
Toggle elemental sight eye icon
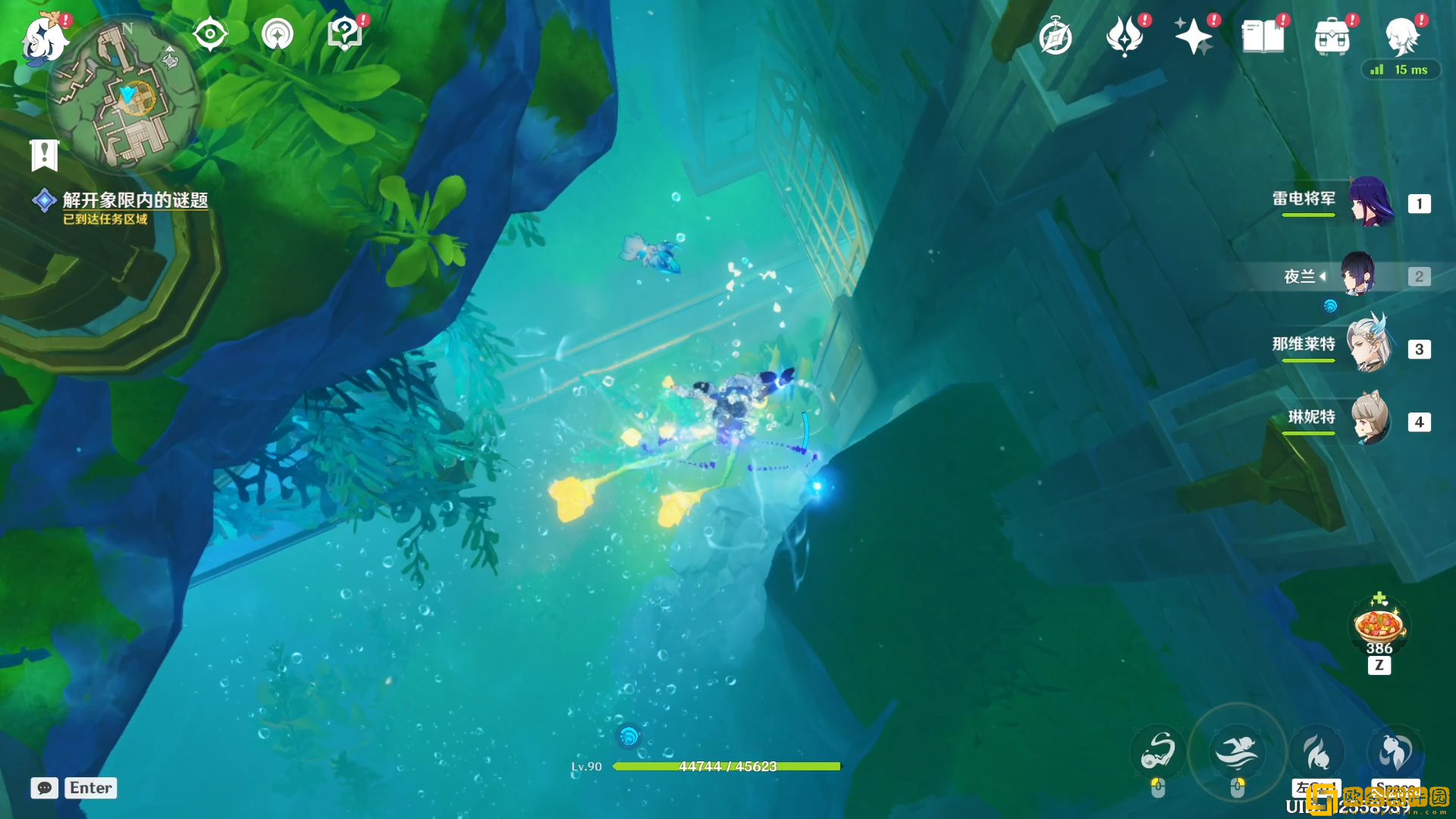click(210, 34)
